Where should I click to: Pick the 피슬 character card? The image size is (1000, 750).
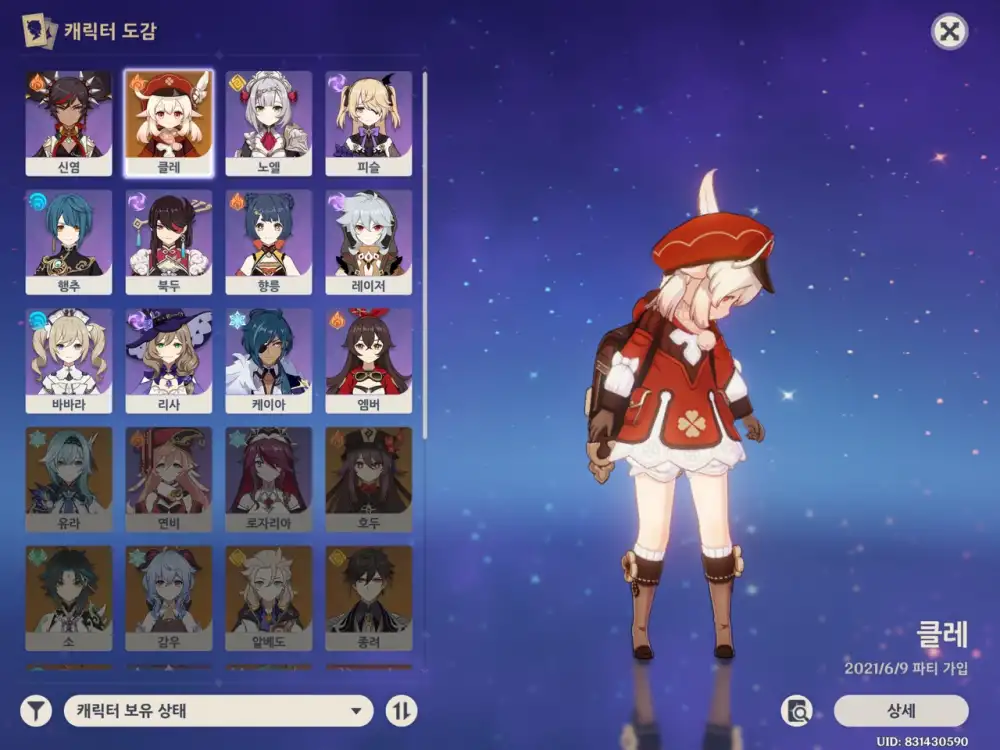pos(368,122)
